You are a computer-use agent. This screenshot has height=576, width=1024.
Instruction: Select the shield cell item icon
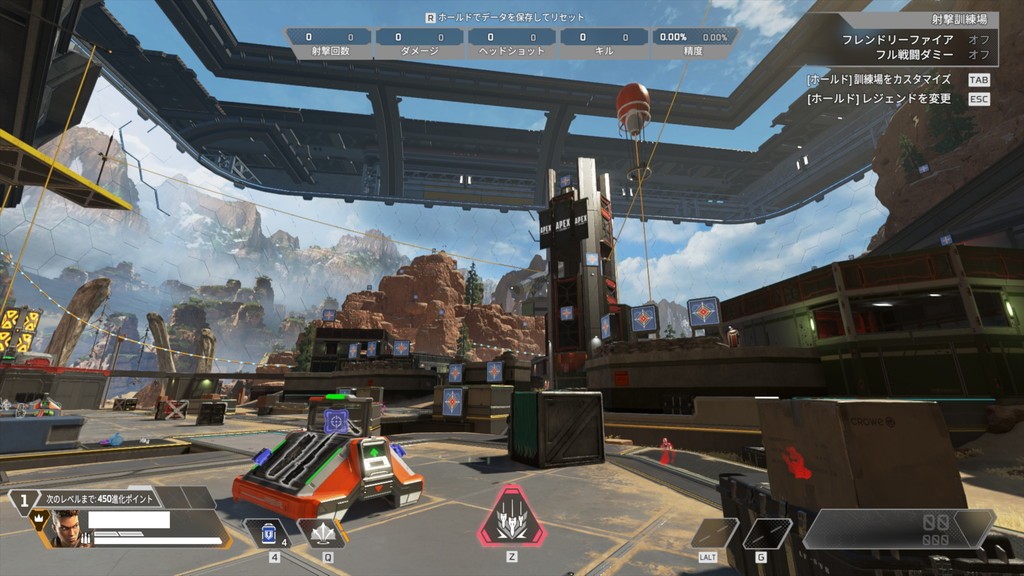[x=268, y=534]
